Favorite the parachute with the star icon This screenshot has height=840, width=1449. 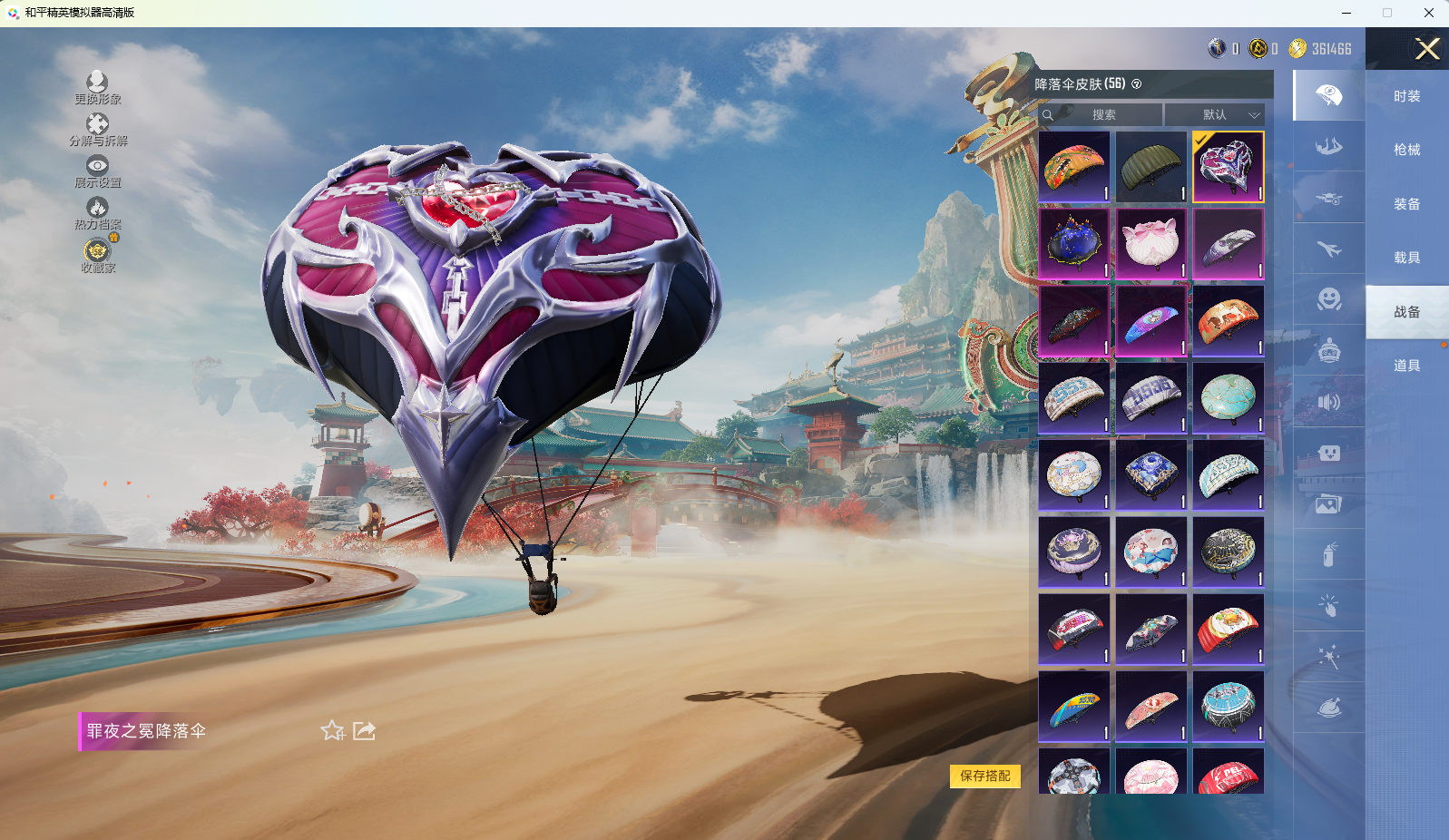coord(332,731)
